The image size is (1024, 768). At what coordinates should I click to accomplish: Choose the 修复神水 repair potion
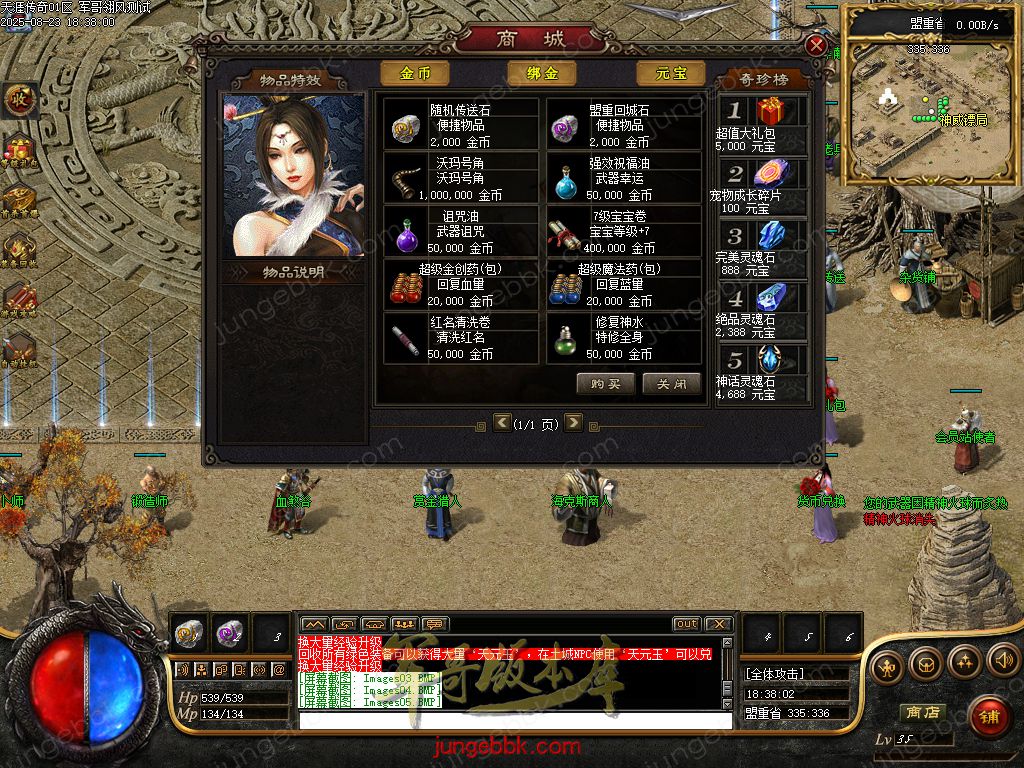(x=624, y=338)
